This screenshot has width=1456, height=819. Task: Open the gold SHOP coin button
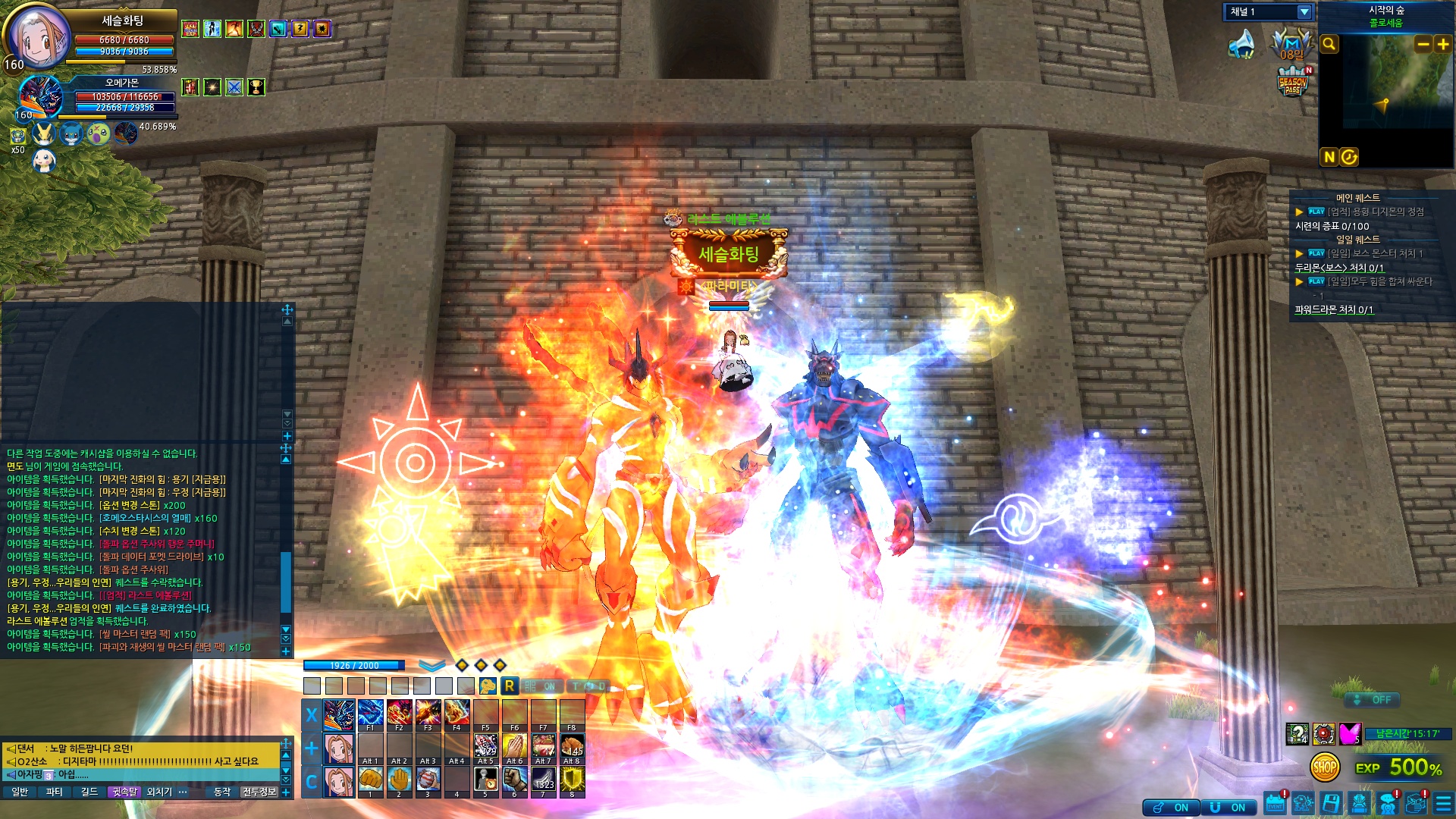pos(1324,767)
